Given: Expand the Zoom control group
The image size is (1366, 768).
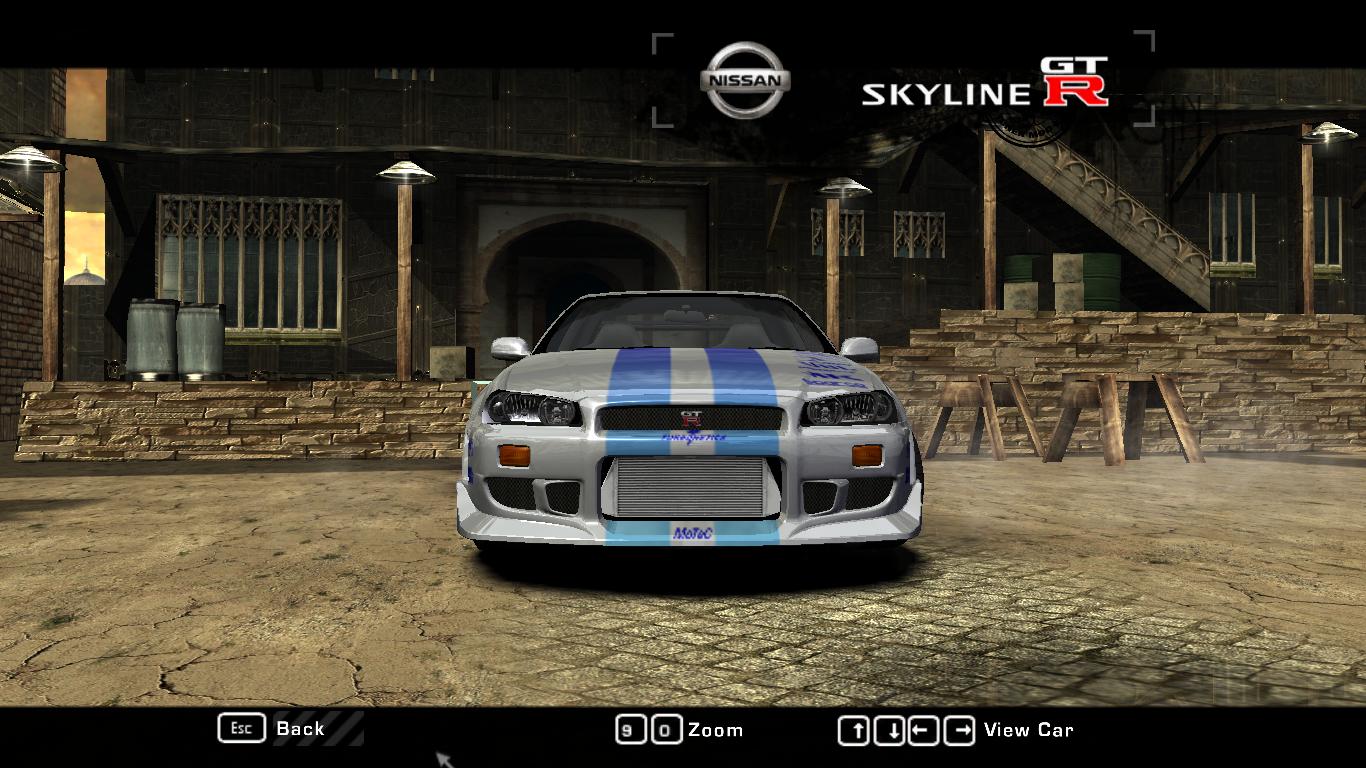Looking at the screenshot, I should click(680, 730).
